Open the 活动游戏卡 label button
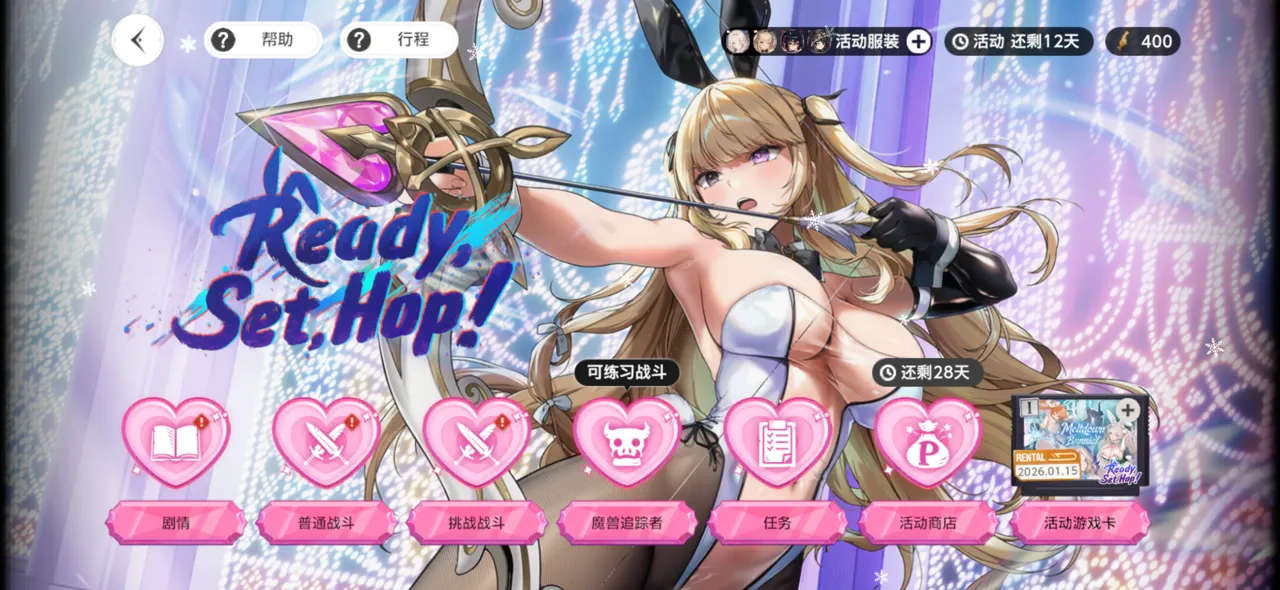Screen dimensions: 1280x590 (x=1079, y=523)
